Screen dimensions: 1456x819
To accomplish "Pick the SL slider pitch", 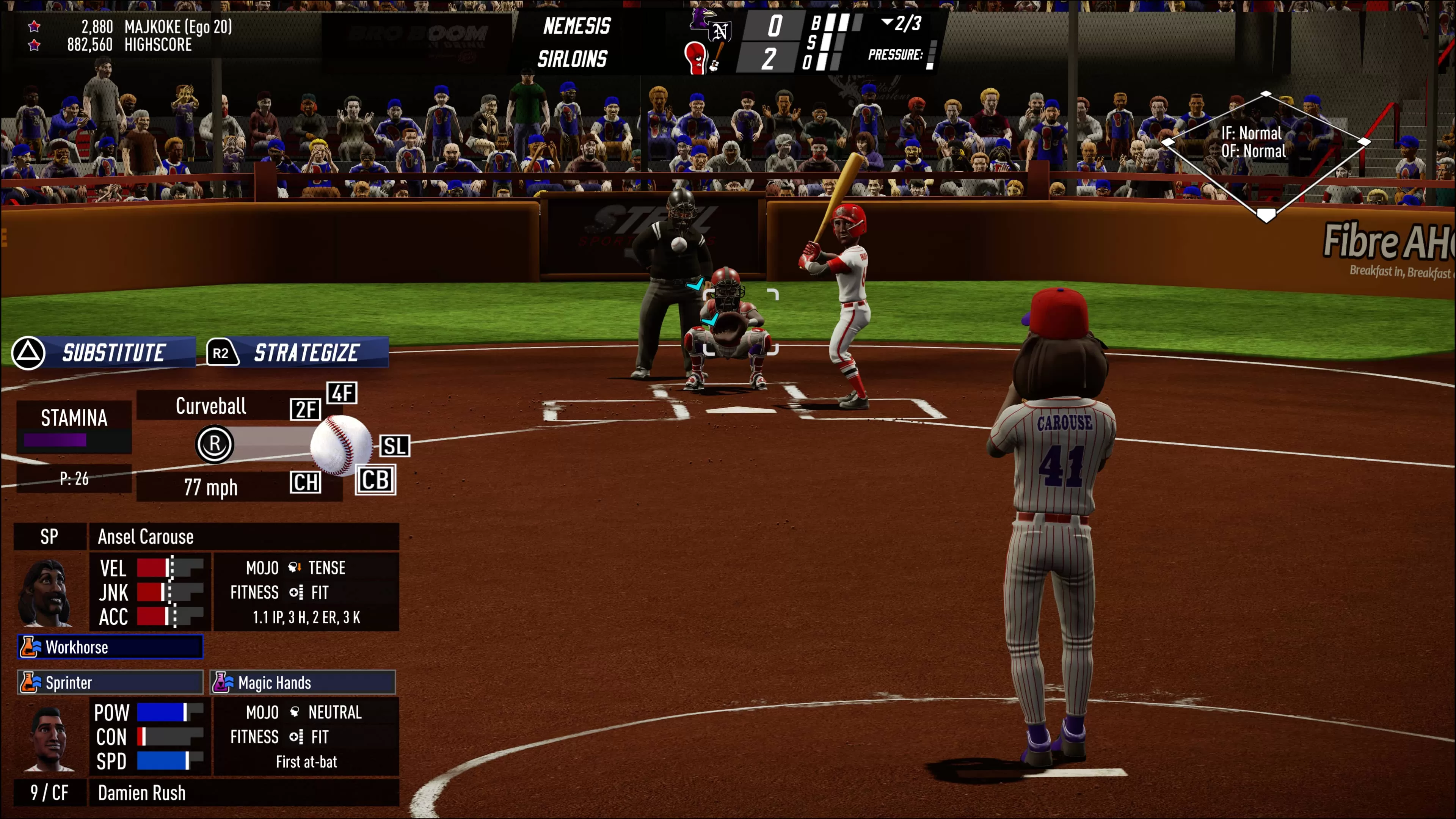I will pos(394,446).
